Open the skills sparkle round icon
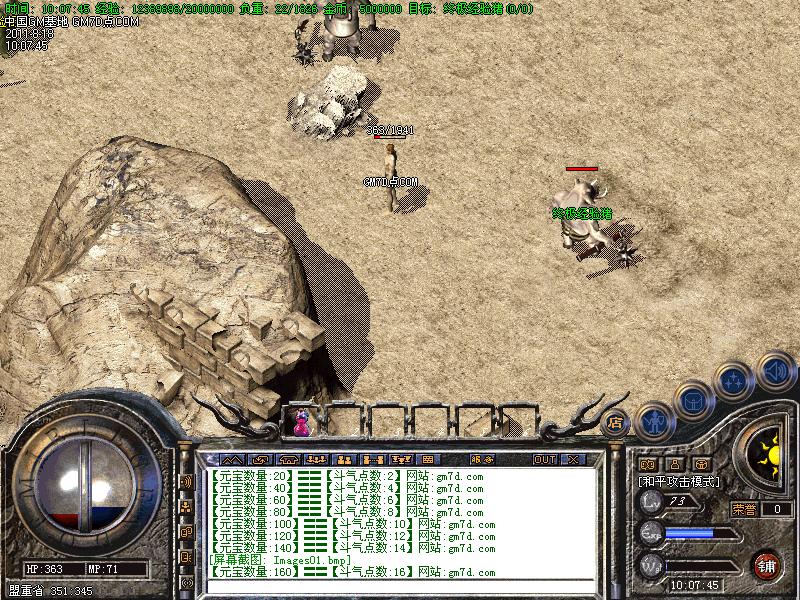Image resolution: width=800 pixels, height=600 pixels. point(735,381)
